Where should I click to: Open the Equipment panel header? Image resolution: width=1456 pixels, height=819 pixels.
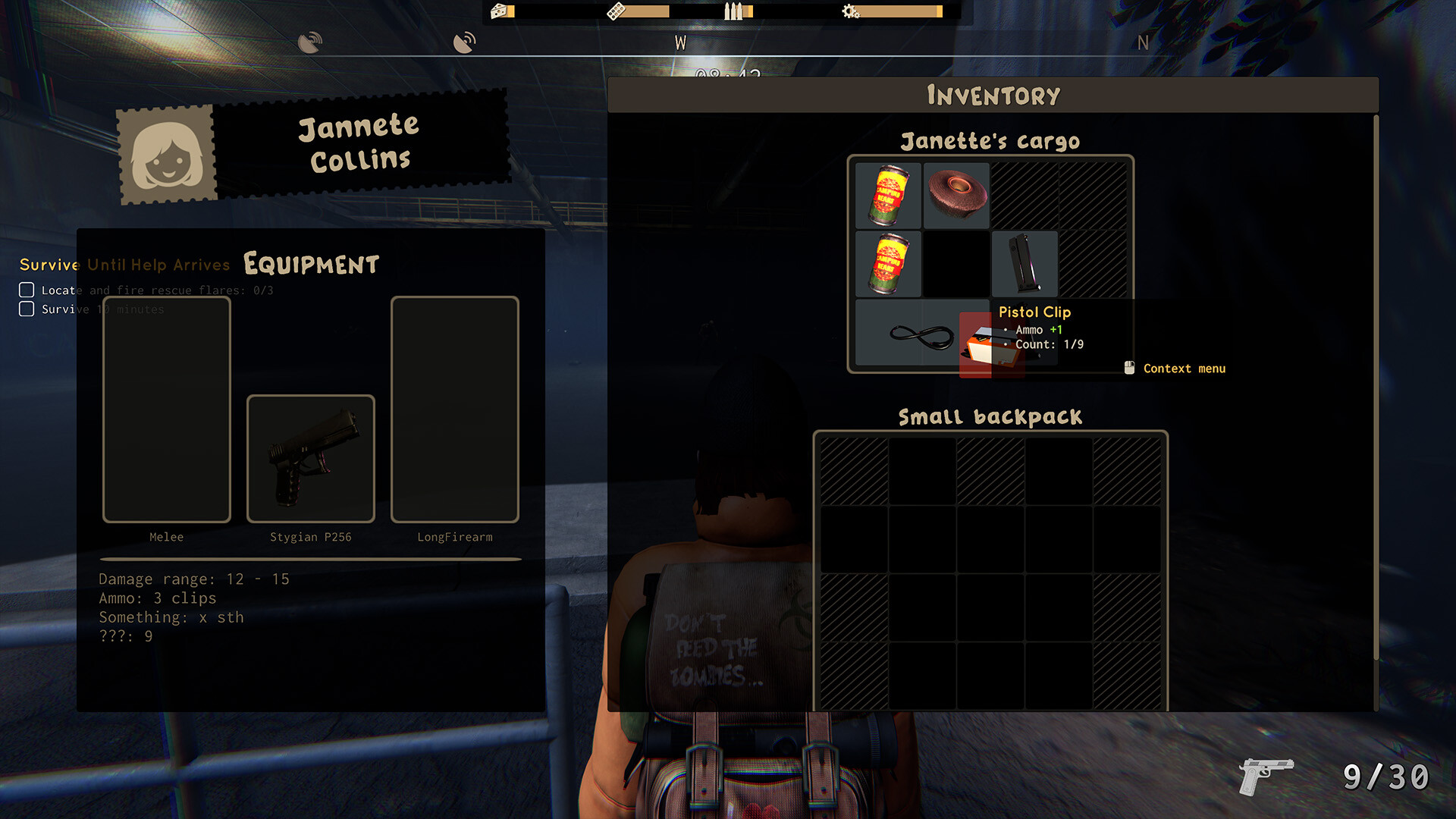(309, 264)
